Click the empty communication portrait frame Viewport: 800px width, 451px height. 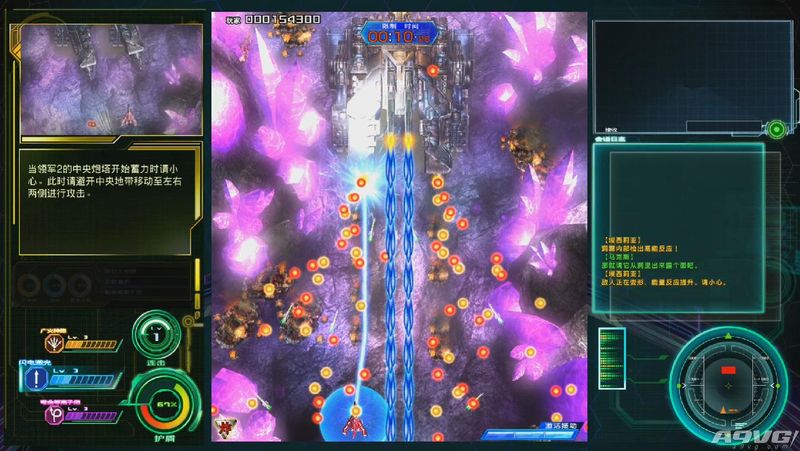pos(677,76)
